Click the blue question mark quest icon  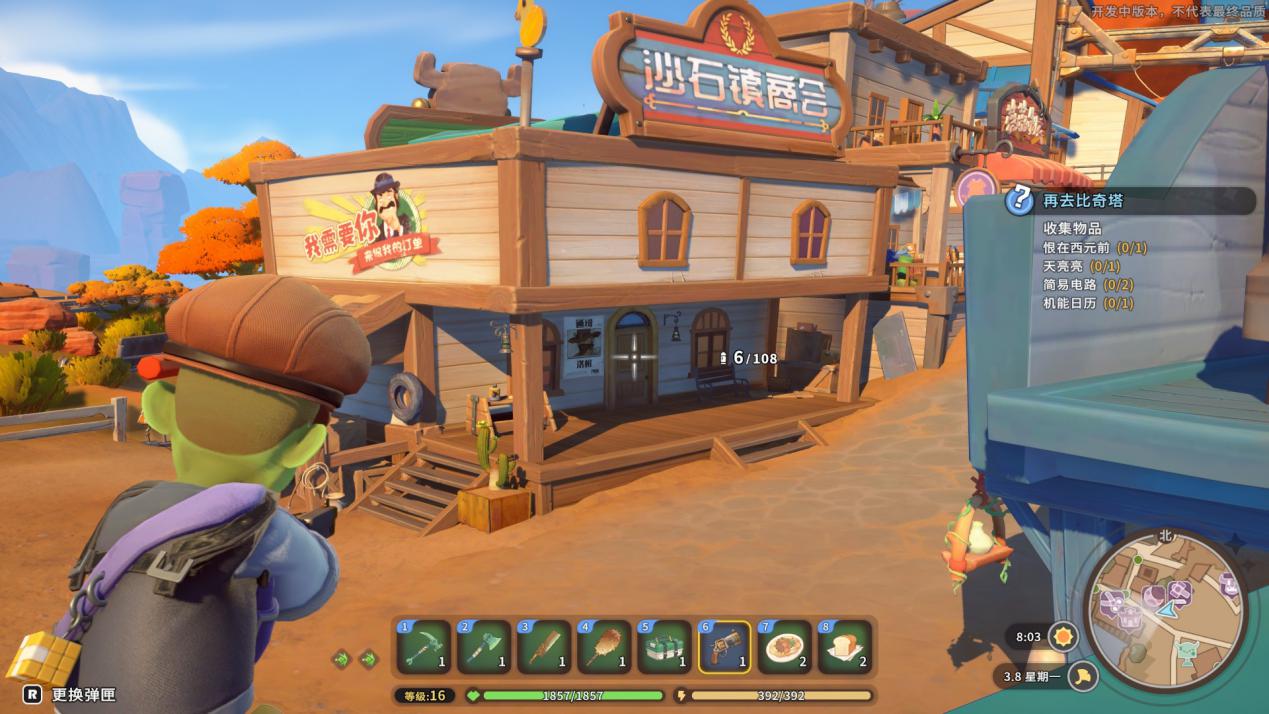click(1019, 201)
